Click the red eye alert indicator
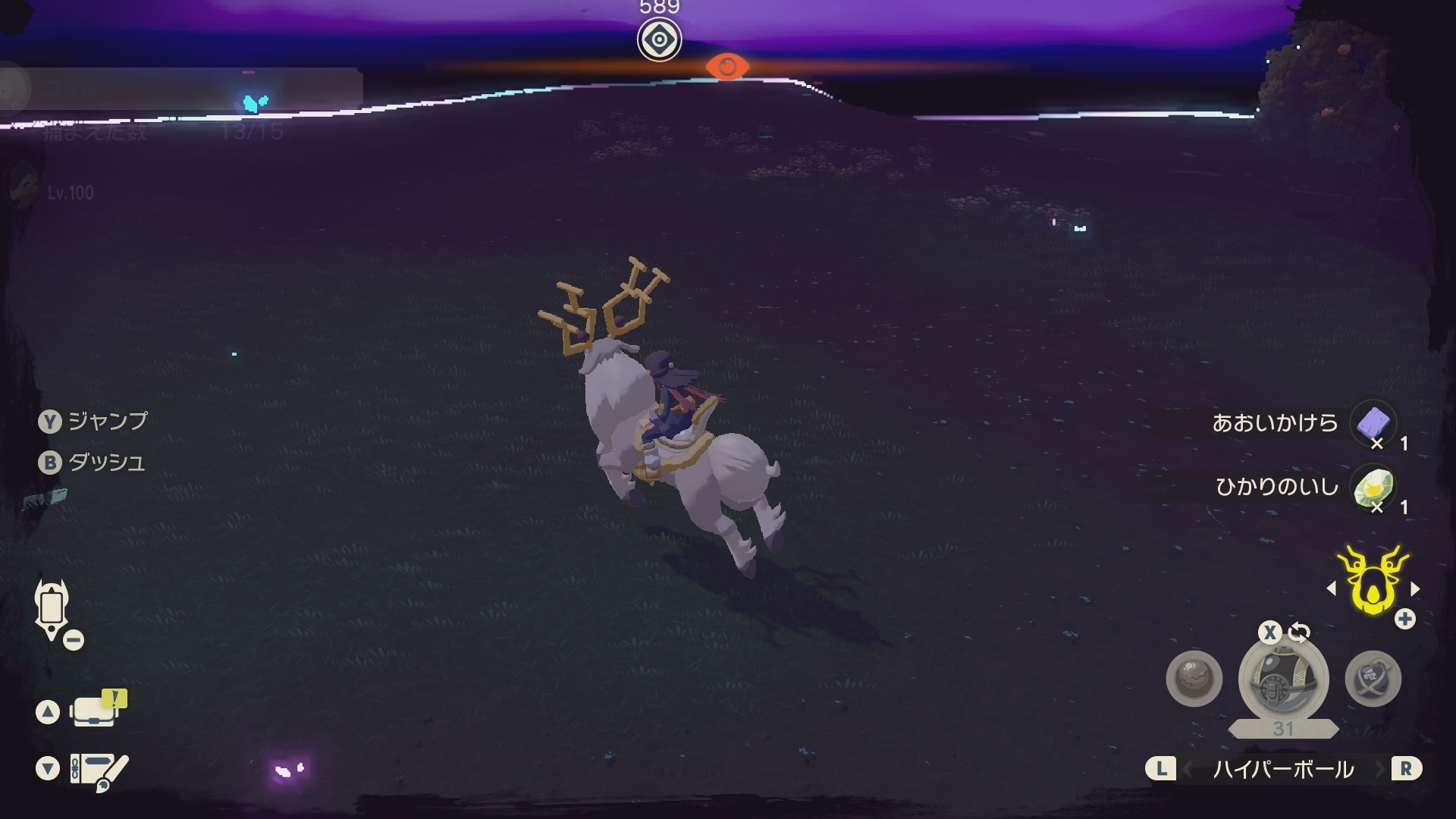The image size is (1456, 819). 727,67
